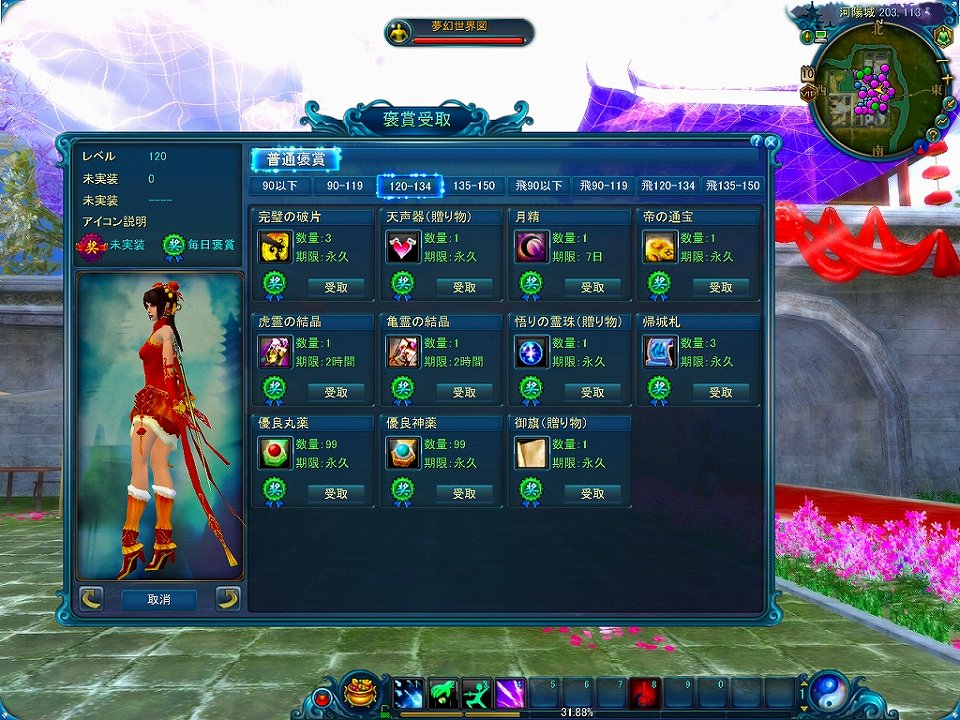Claim the 完璧の破片 reward

click(336, 287)
